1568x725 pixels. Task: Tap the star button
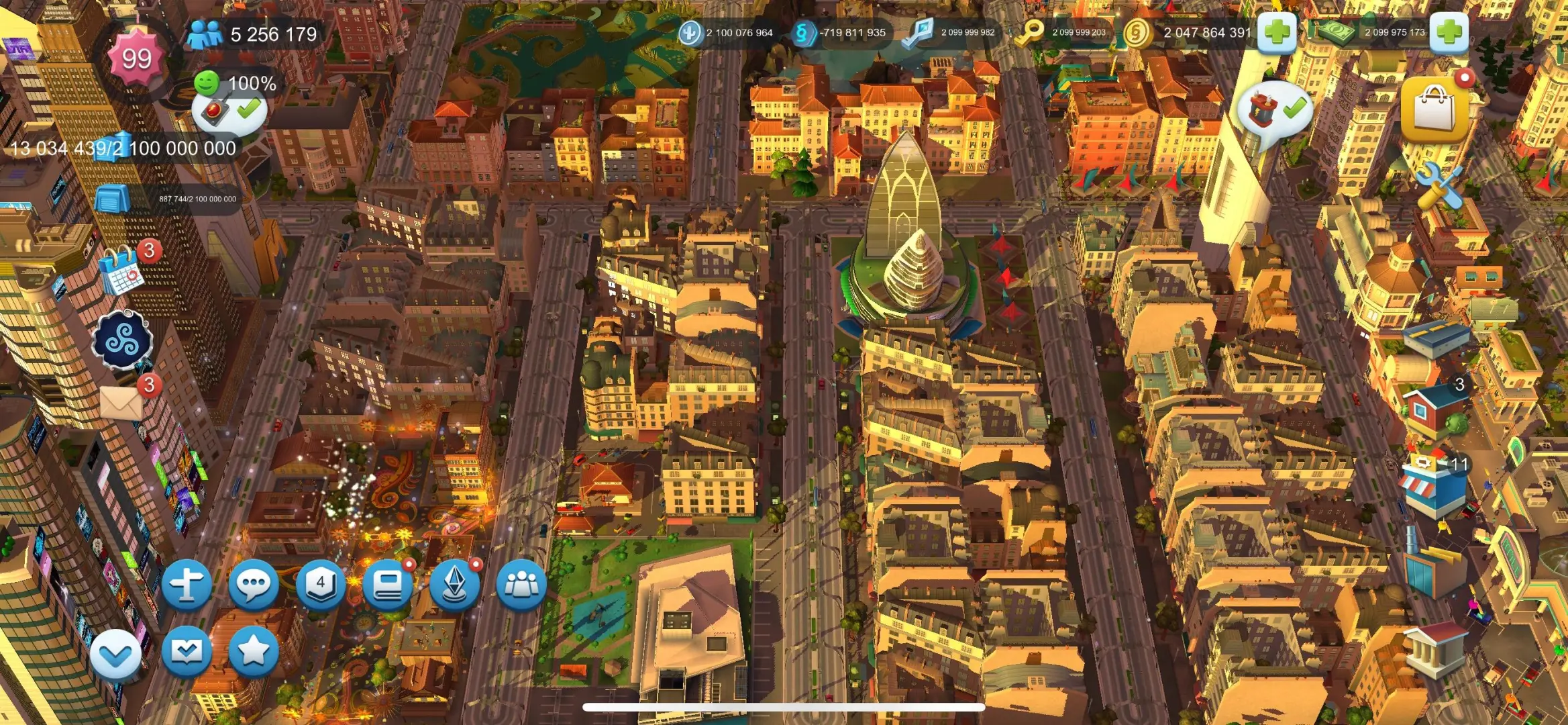tap(254, 651)
